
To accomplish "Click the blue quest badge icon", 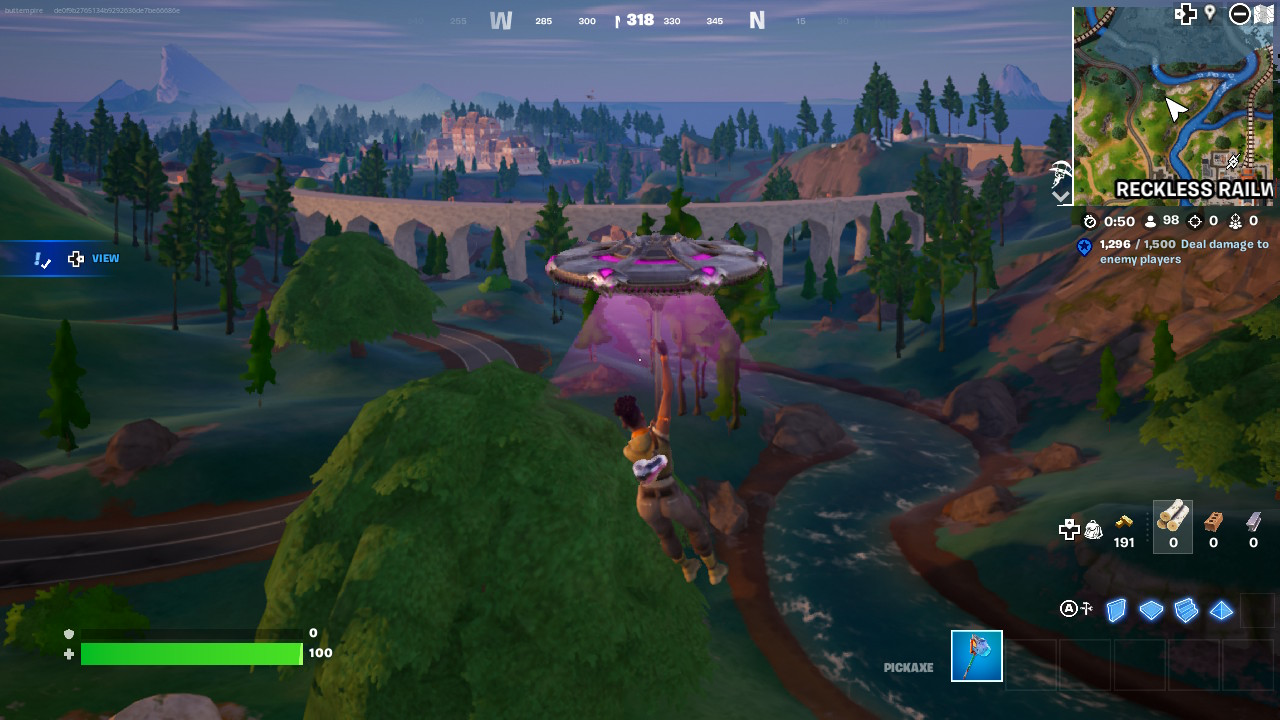I will point(1084,247).
